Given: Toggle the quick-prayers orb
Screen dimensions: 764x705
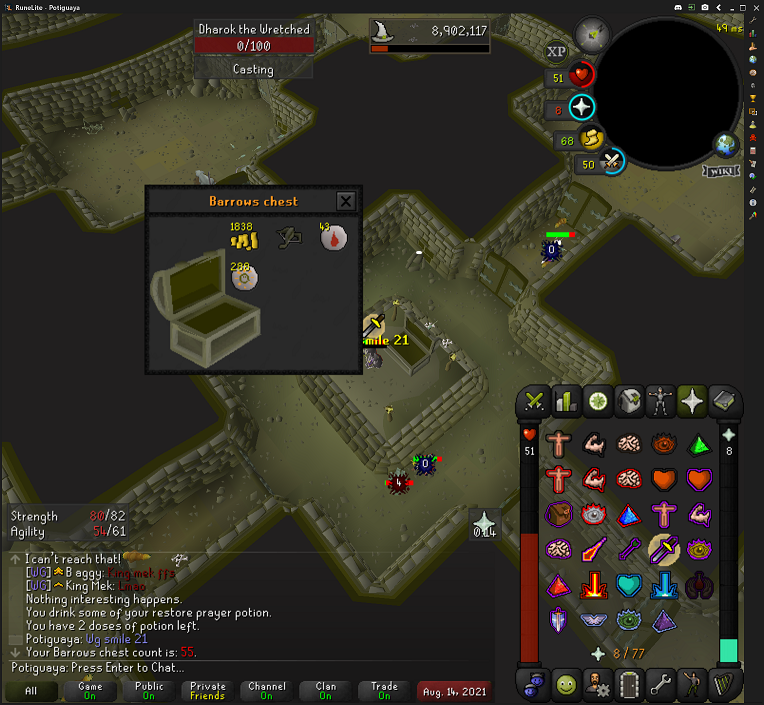Looking at the screenshot, I should pos(582,108).
